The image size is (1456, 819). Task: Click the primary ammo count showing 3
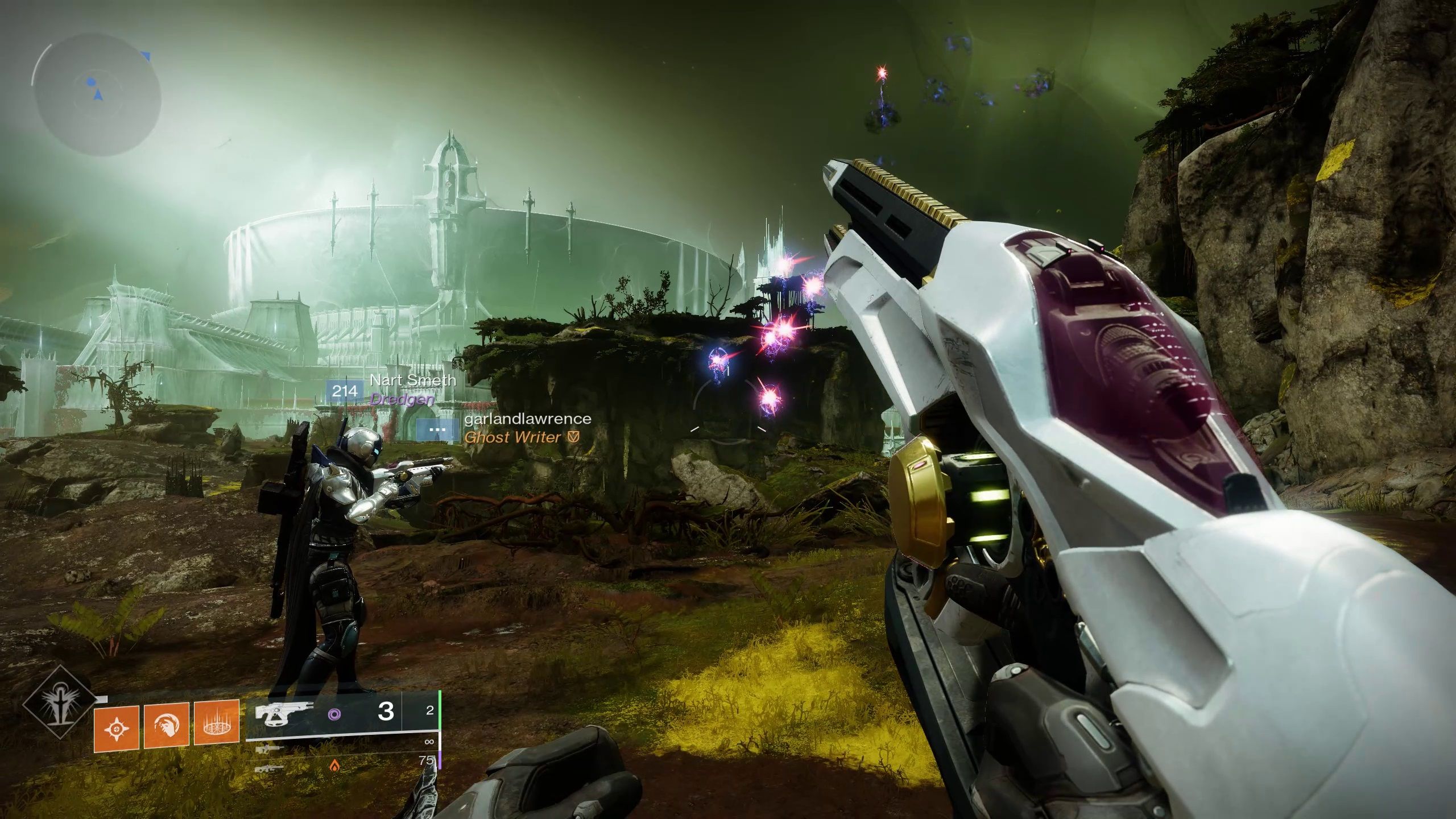coord(386,712)
